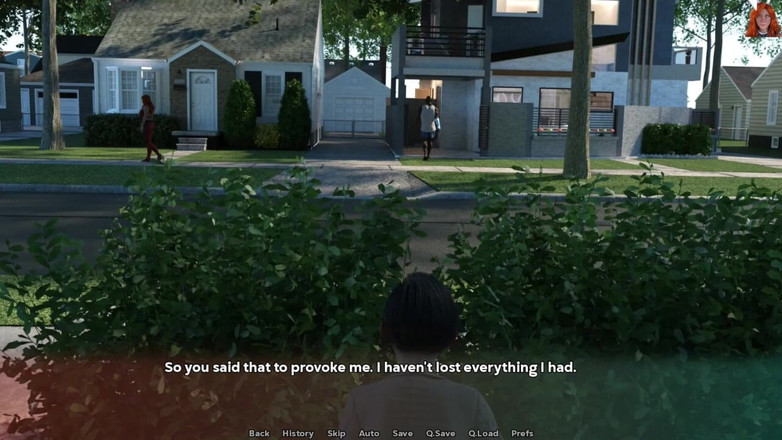782x440 pixels.
Task: Open the Save game screen
Action: point(402,433)
